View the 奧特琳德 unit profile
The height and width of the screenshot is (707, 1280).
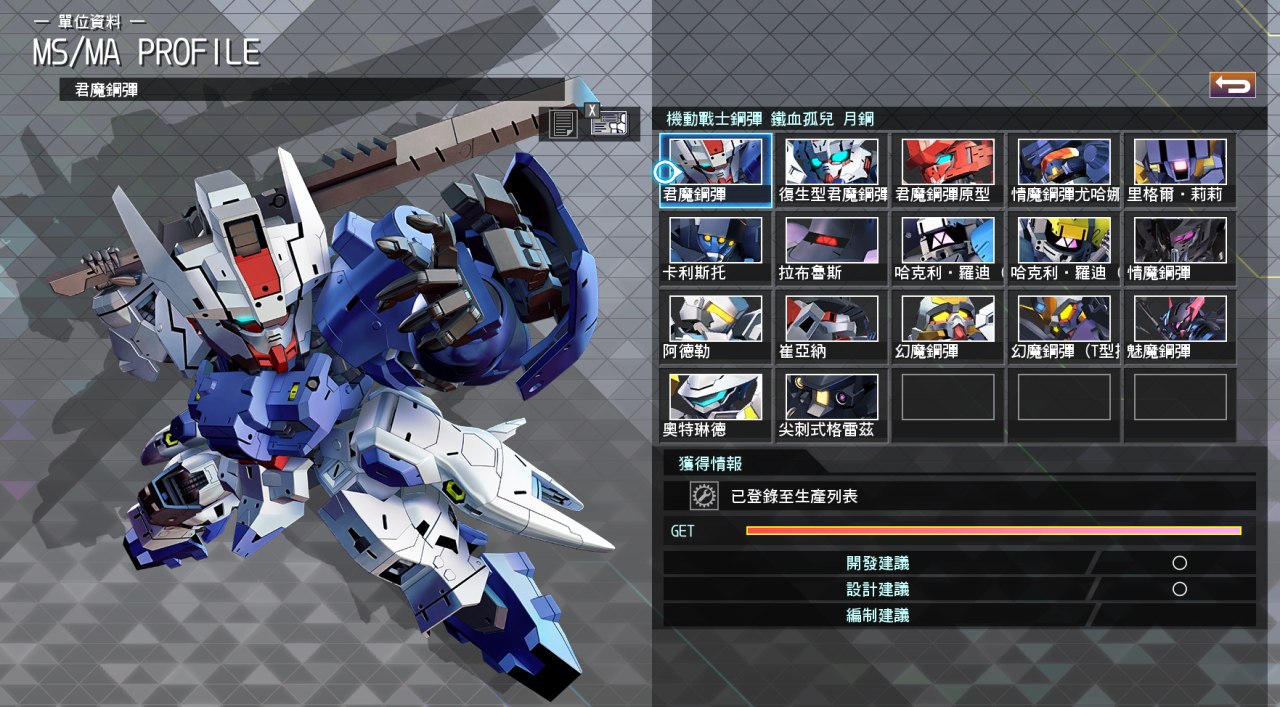tap(716, 405)
